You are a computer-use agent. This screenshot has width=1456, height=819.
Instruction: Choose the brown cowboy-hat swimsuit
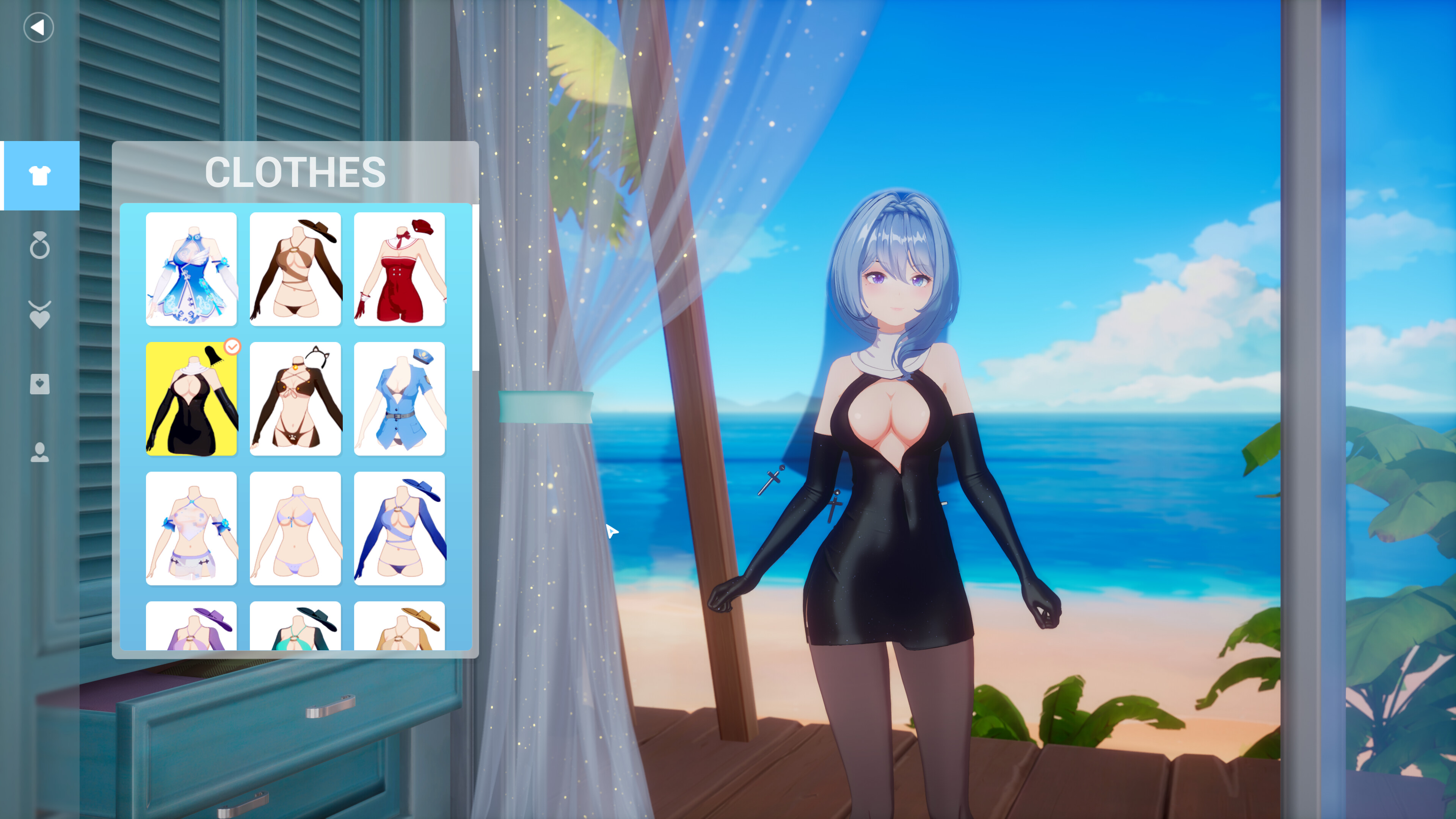[296, 270]
